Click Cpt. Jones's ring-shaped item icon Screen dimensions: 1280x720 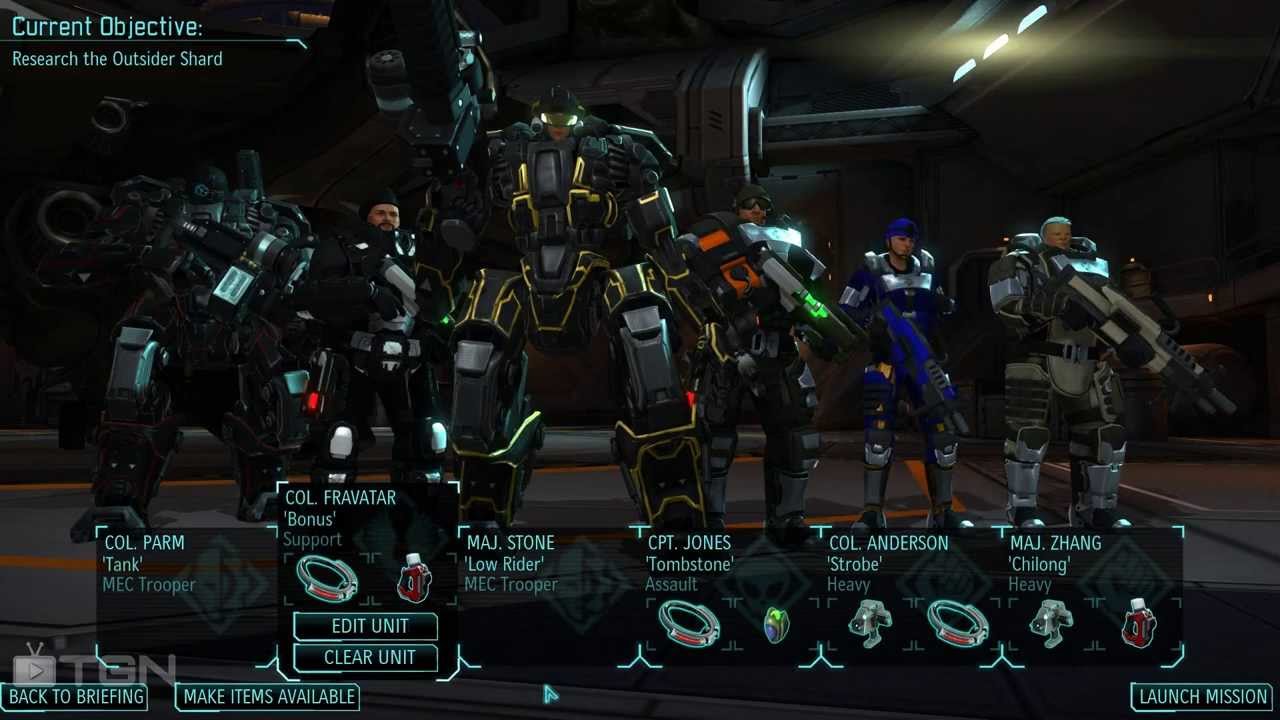(x=689, y=623)
